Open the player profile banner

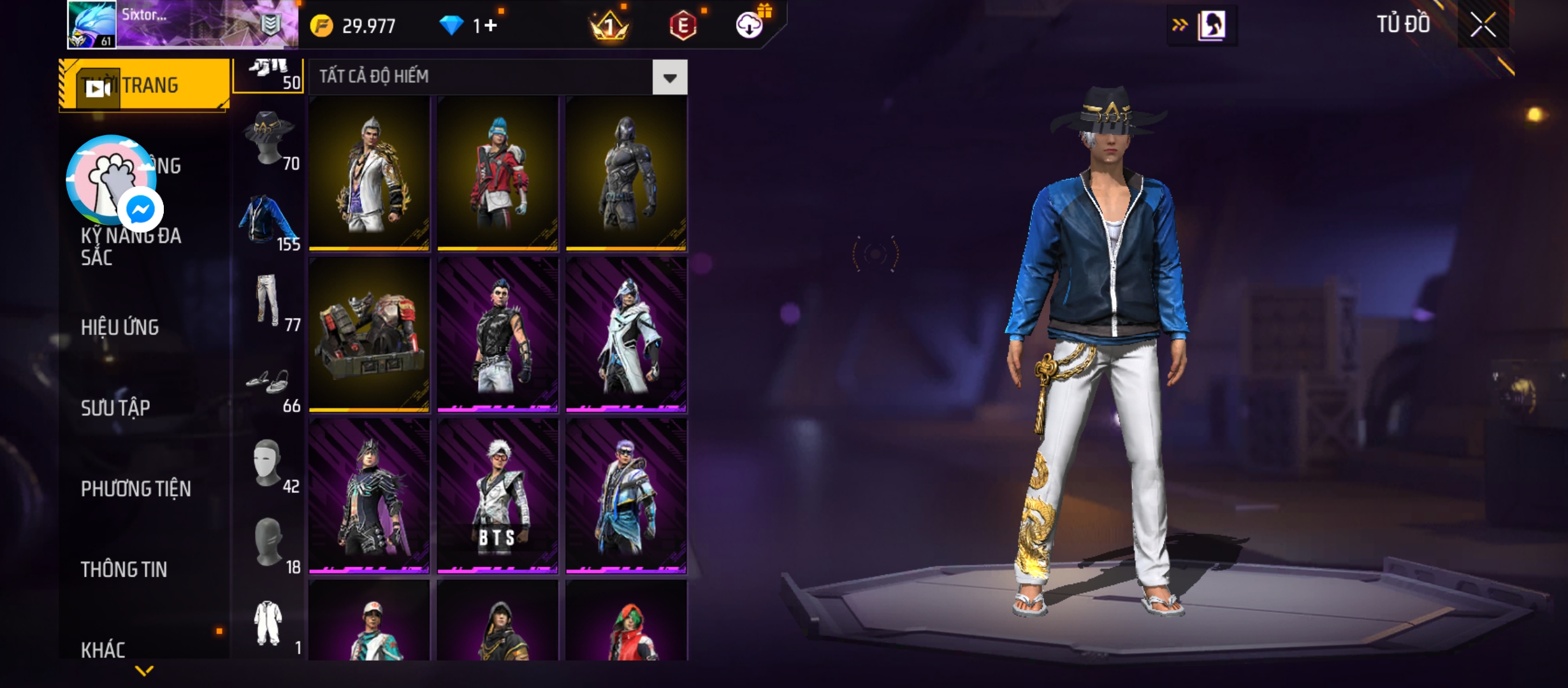click(x=183, y=25)
